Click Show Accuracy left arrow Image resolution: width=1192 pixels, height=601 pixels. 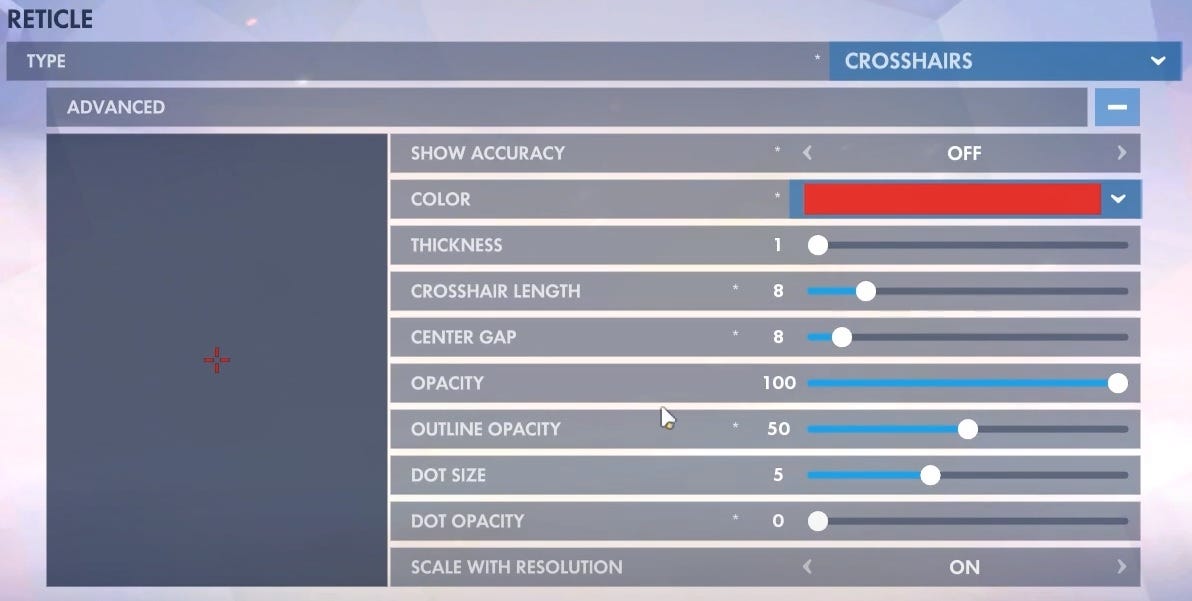point(807,153)
